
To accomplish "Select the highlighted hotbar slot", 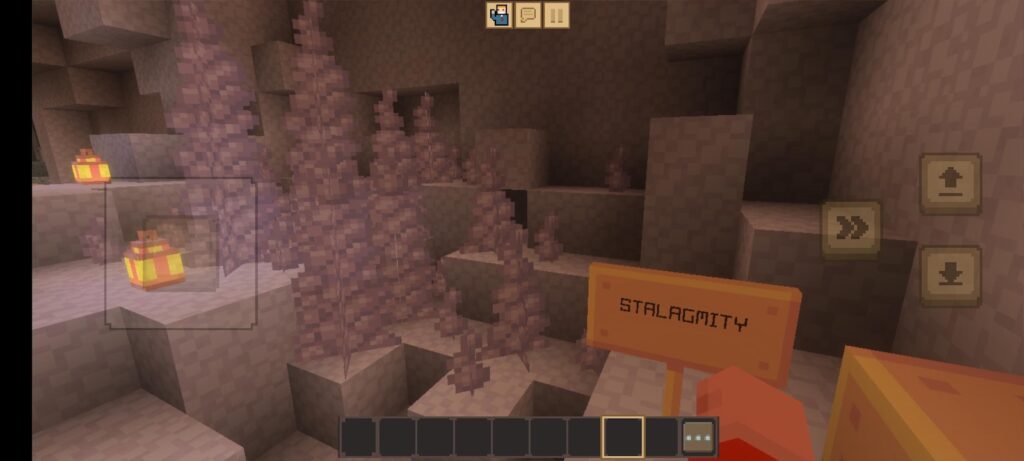I will pos(622,437).
